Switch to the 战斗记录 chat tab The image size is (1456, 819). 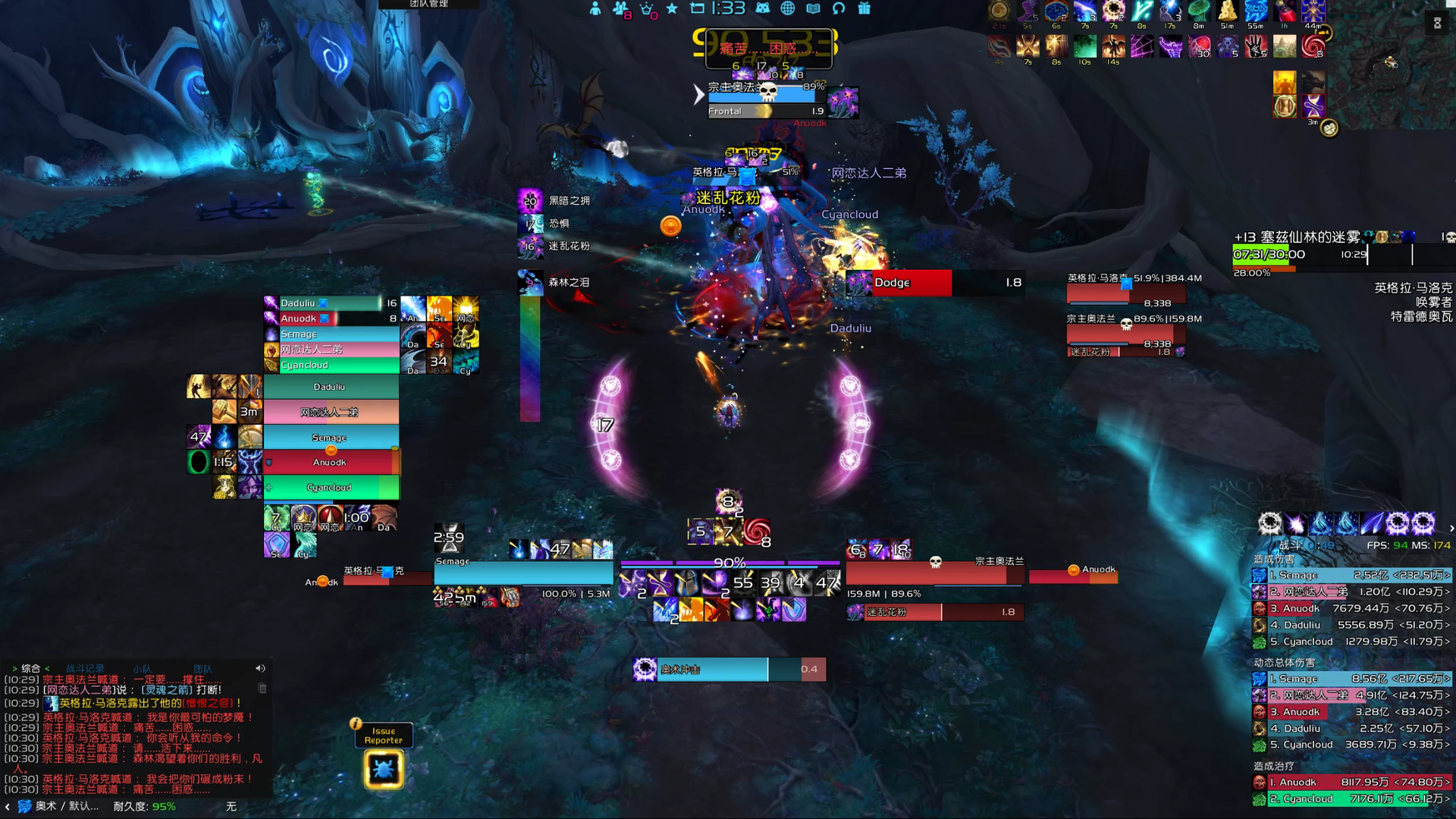85,668
